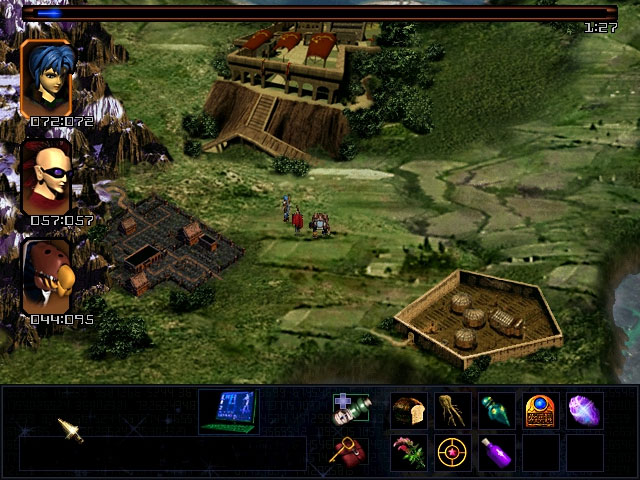Image resolution: width=640 pixels, height=480 pixels.
Task: Open the red backpack with key
Action: point(349,452)
